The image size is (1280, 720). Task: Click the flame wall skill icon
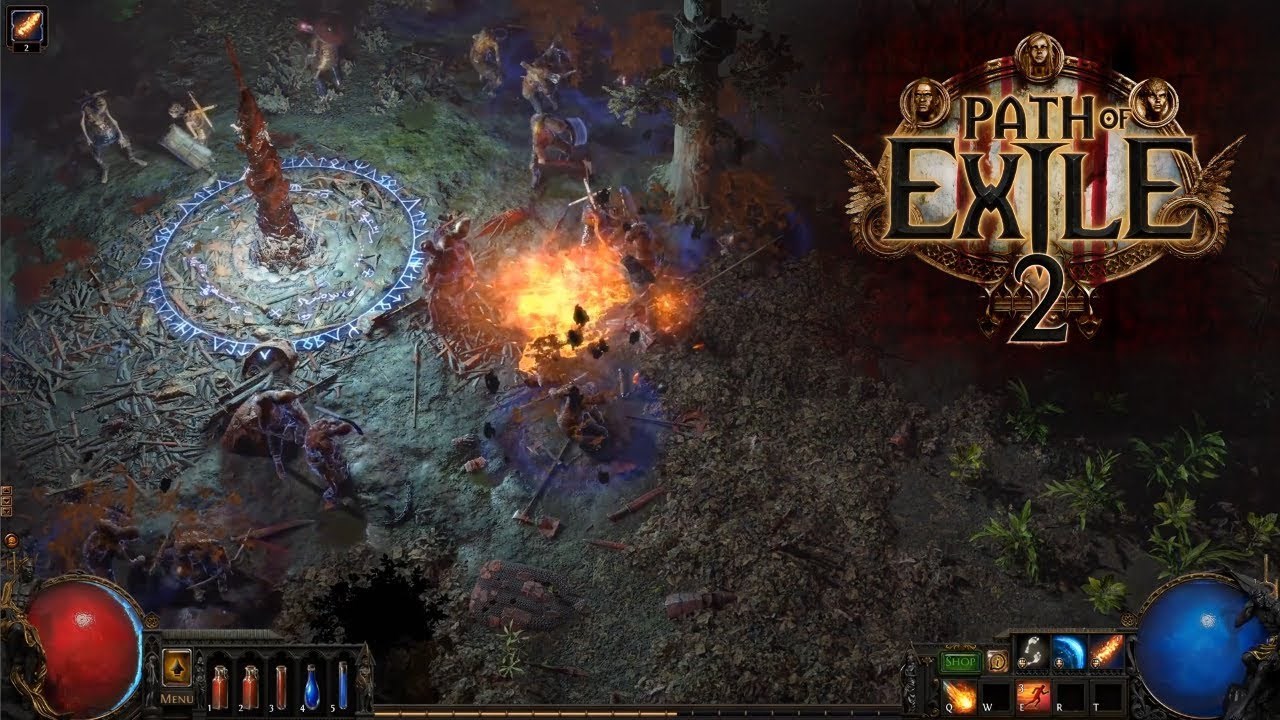click(x=1103, y=650)
